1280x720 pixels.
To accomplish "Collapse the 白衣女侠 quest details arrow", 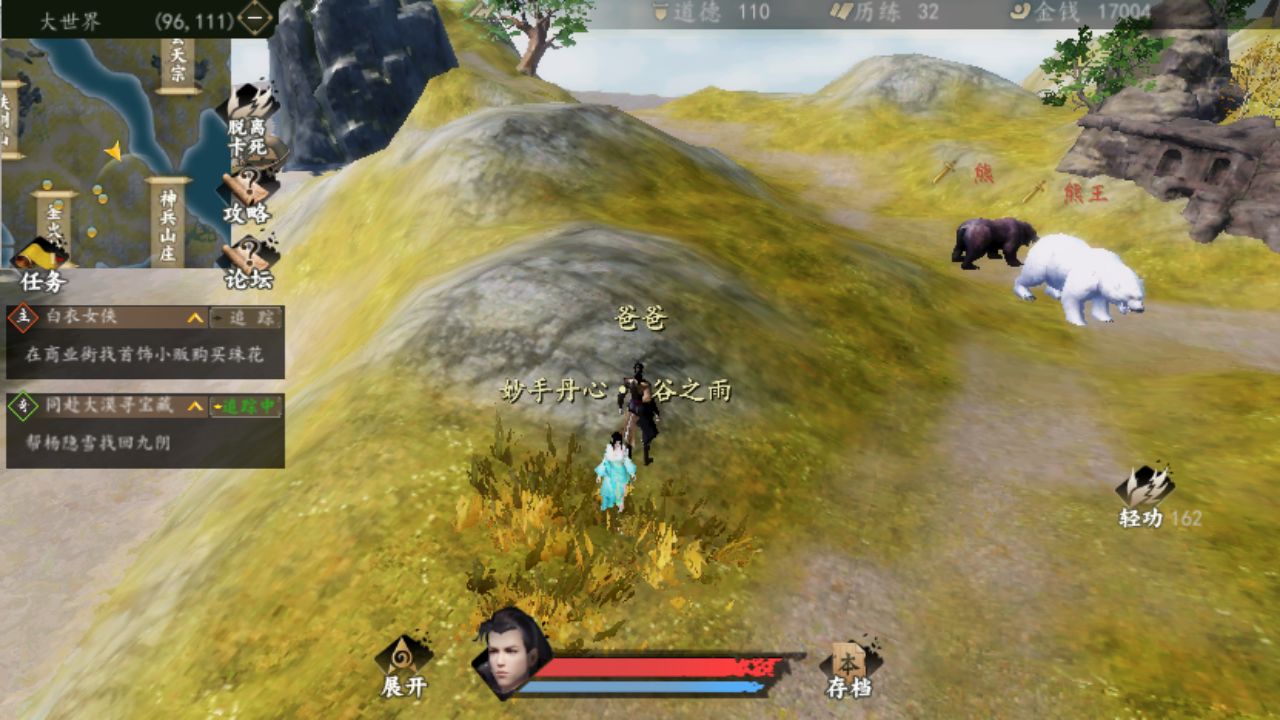I will (x=195, y=318).
